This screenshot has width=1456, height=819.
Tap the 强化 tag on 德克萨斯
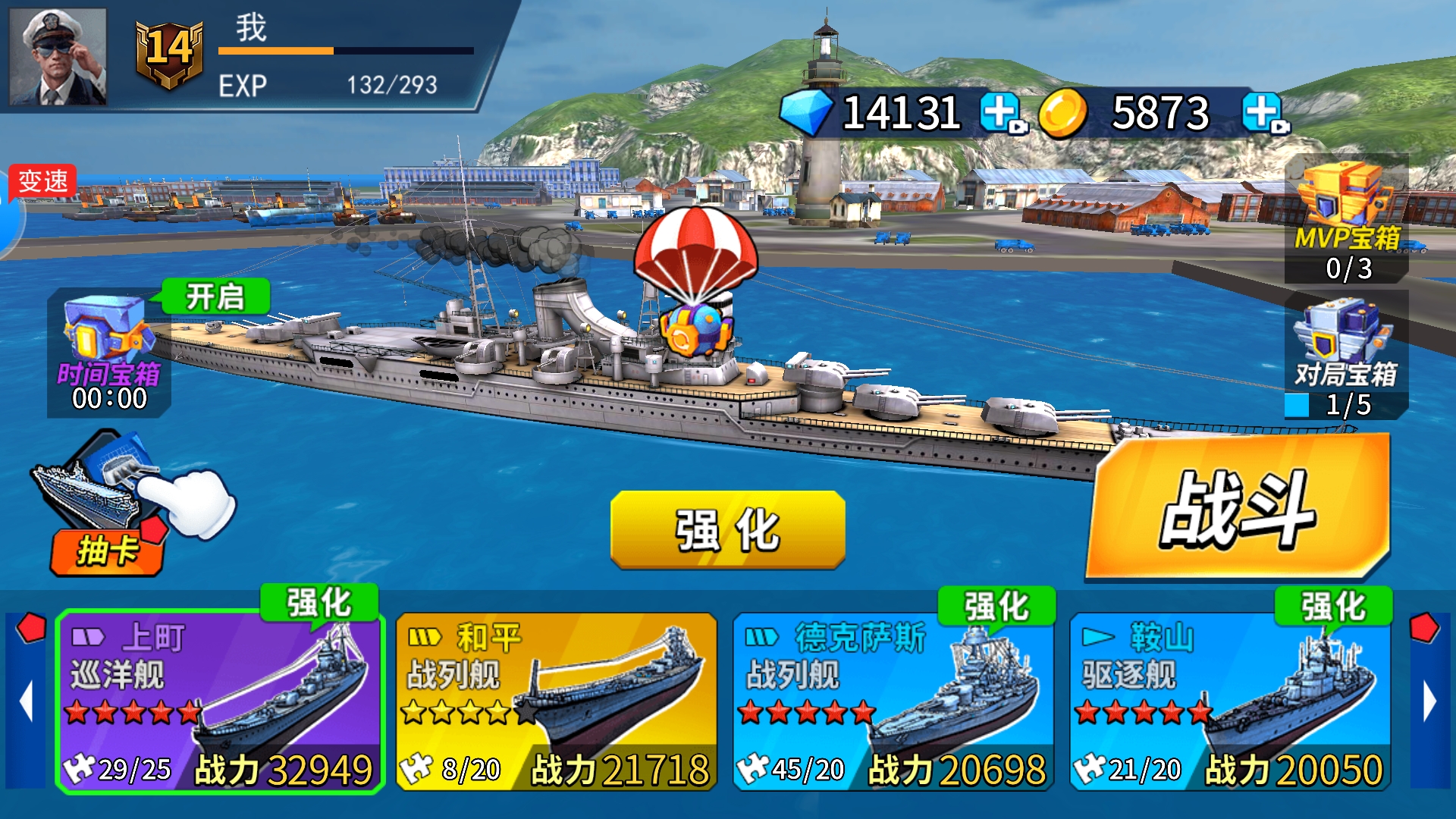(996, 606)
